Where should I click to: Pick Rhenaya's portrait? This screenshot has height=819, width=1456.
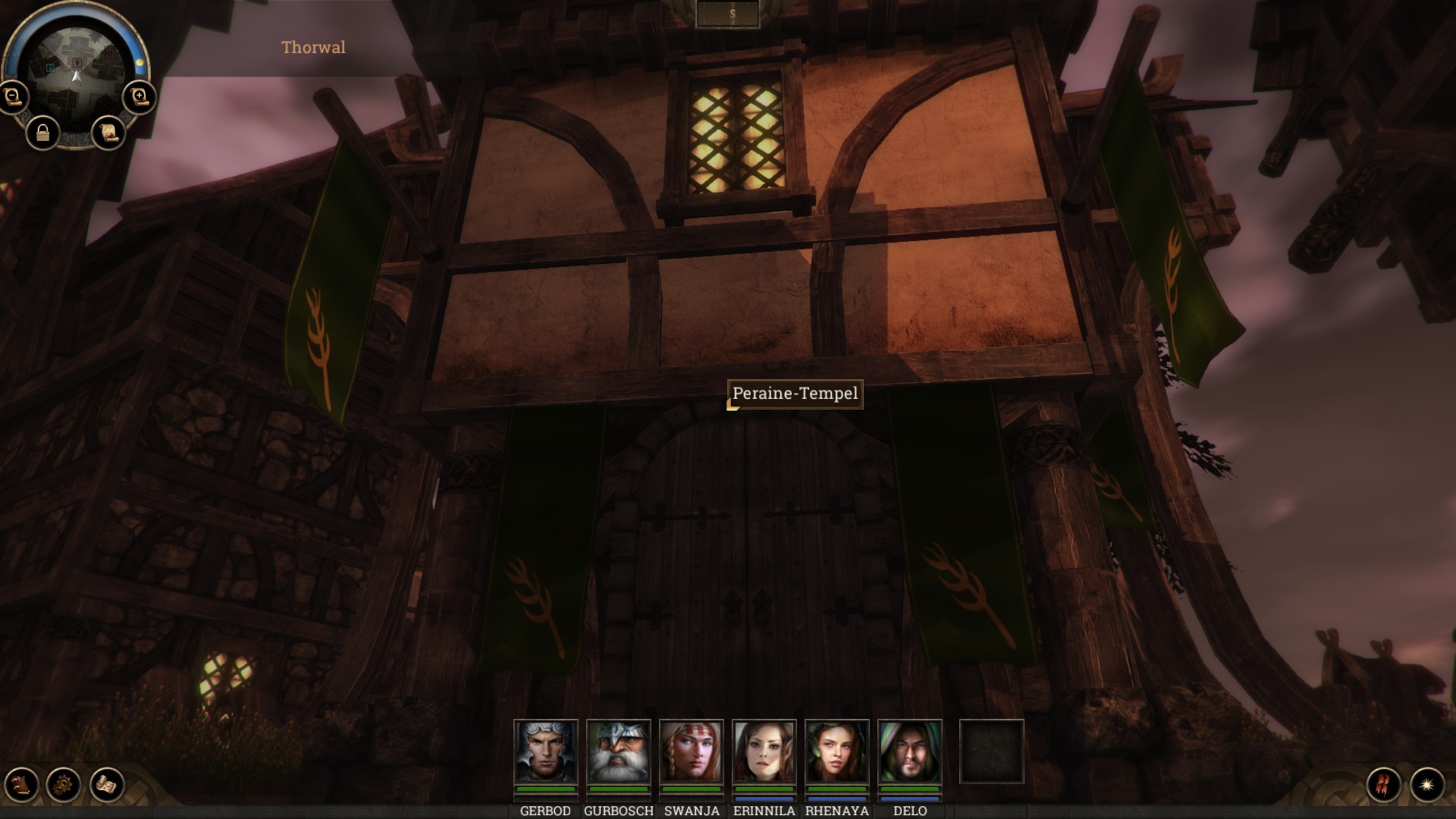[x=837, y=751]
